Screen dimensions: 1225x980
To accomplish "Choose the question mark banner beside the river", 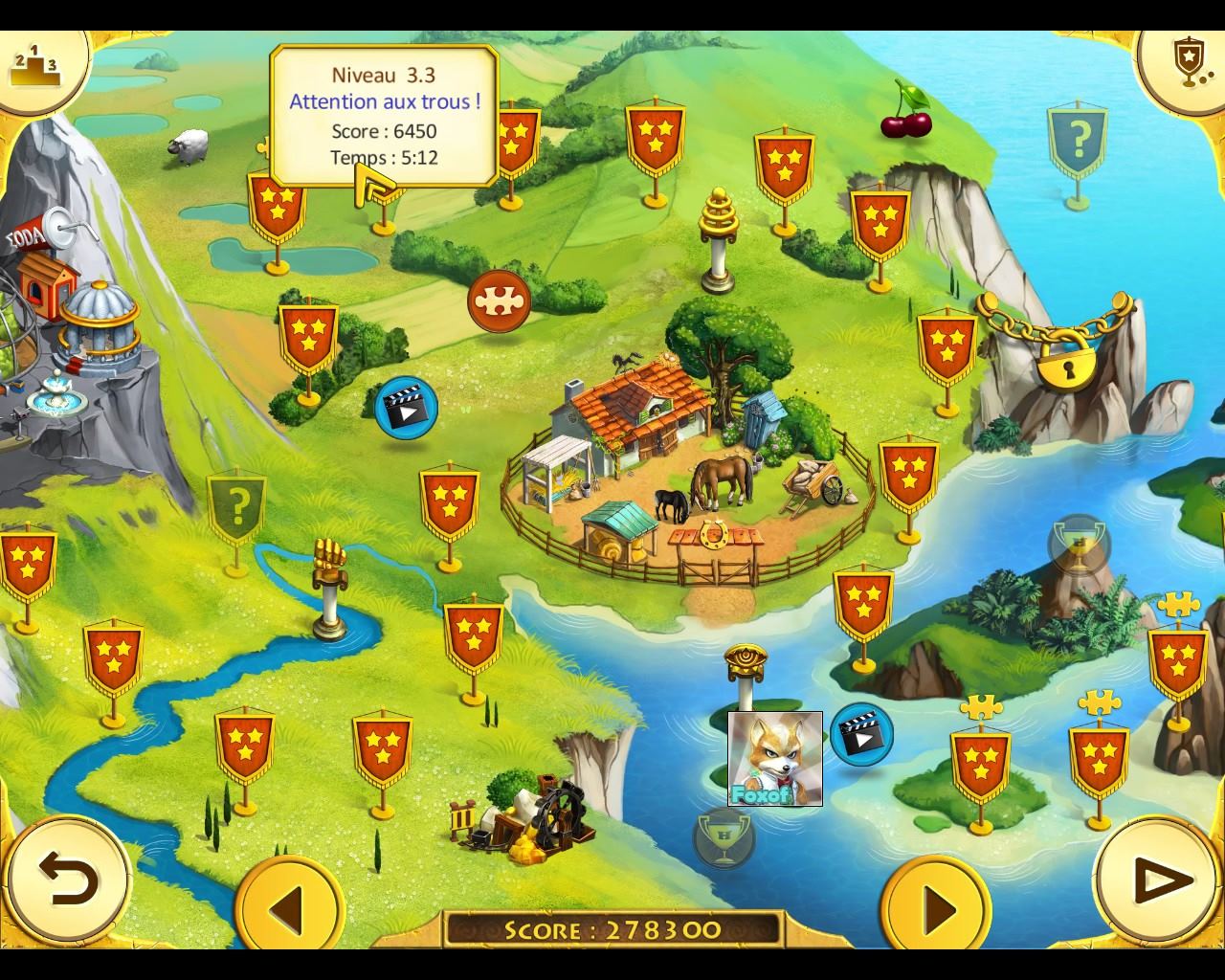I will click(x=237, y=505).
